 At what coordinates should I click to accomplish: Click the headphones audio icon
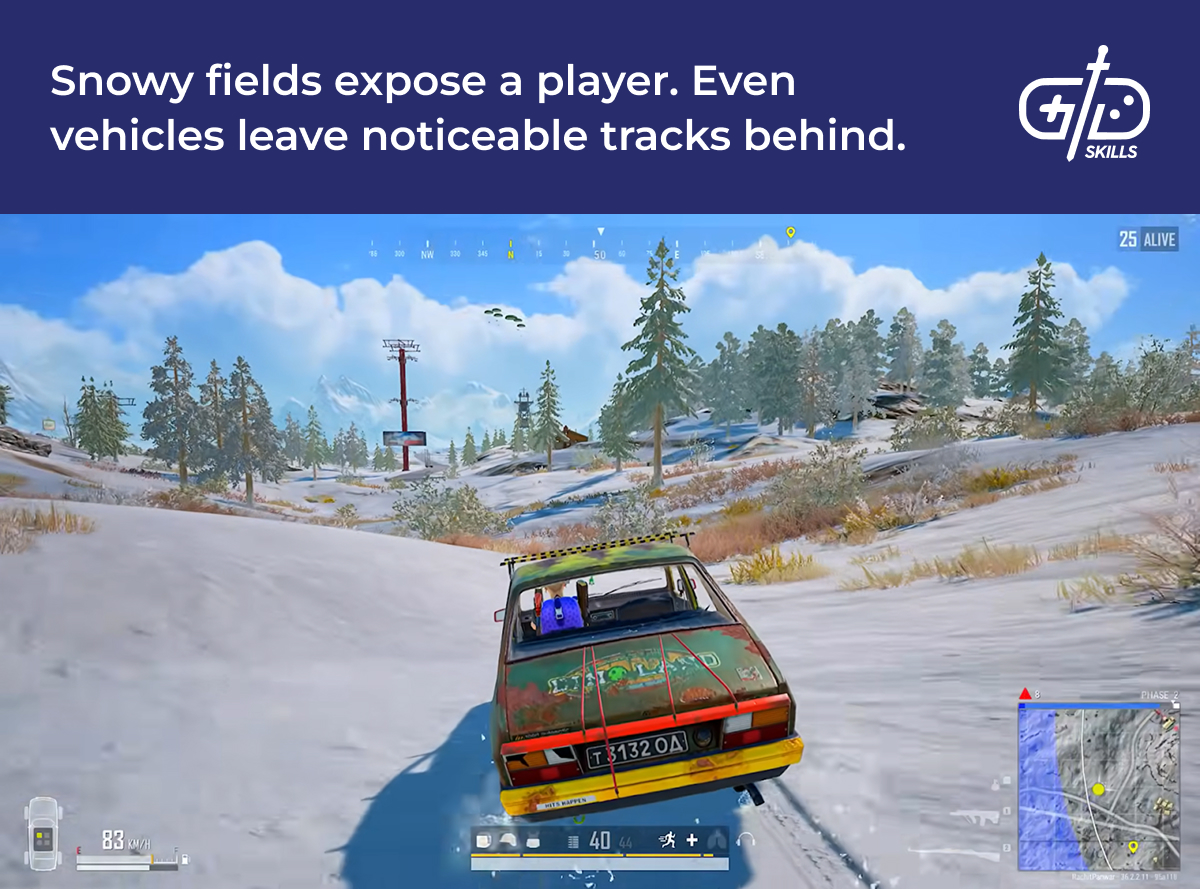(744, 841)
